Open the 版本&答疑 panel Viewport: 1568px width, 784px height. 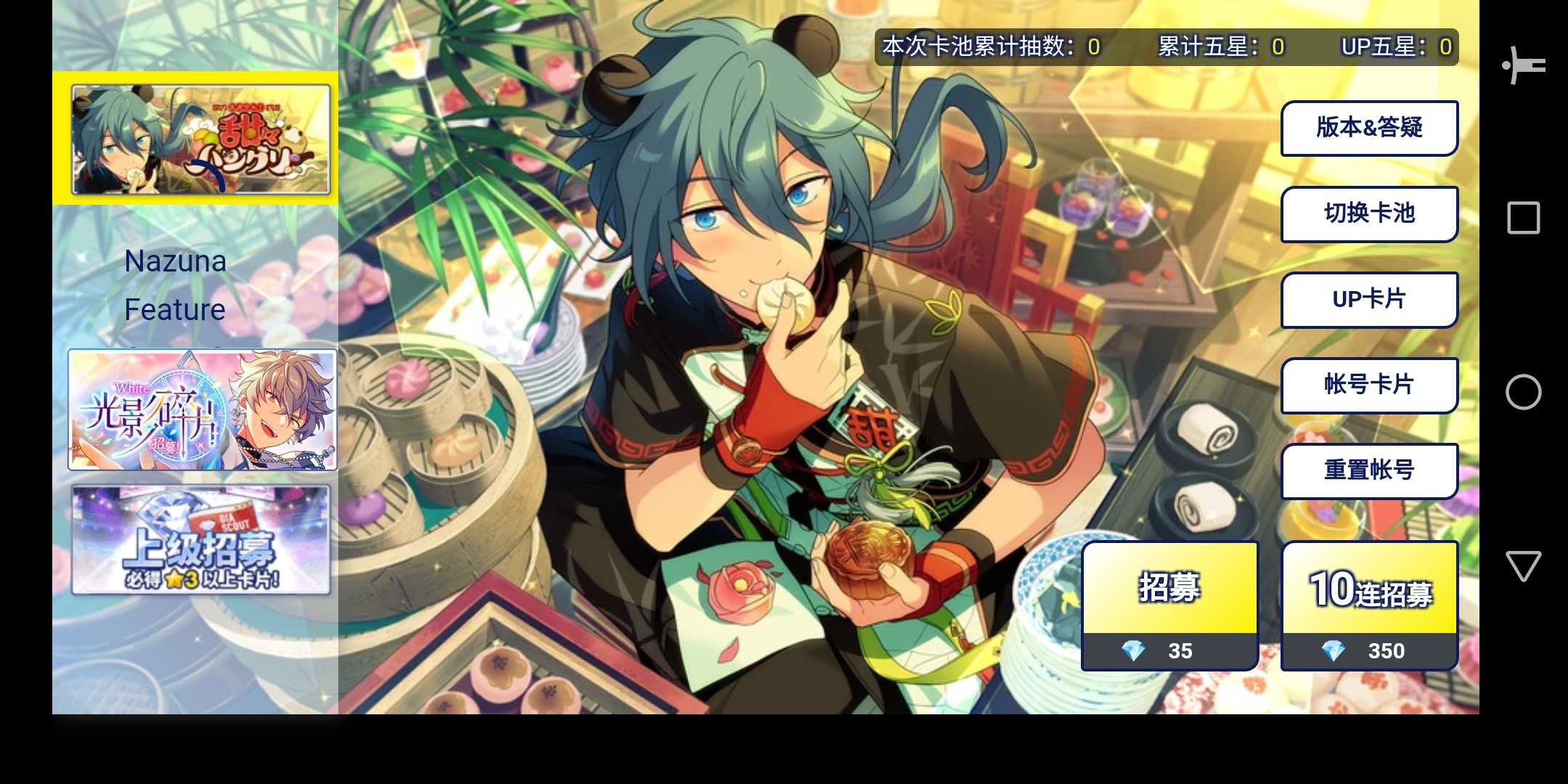(x=1369, y=127)
